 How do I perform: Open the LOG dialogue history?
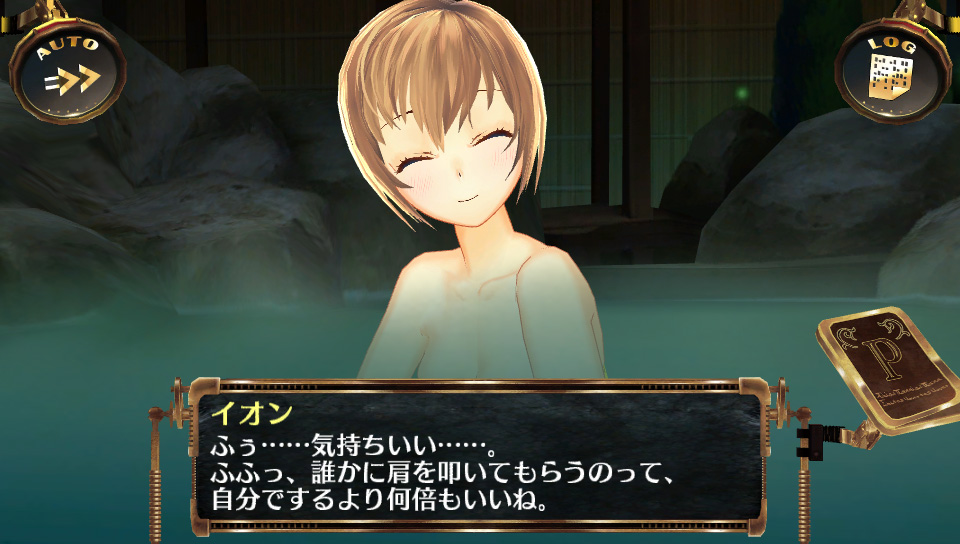point(892,70)
